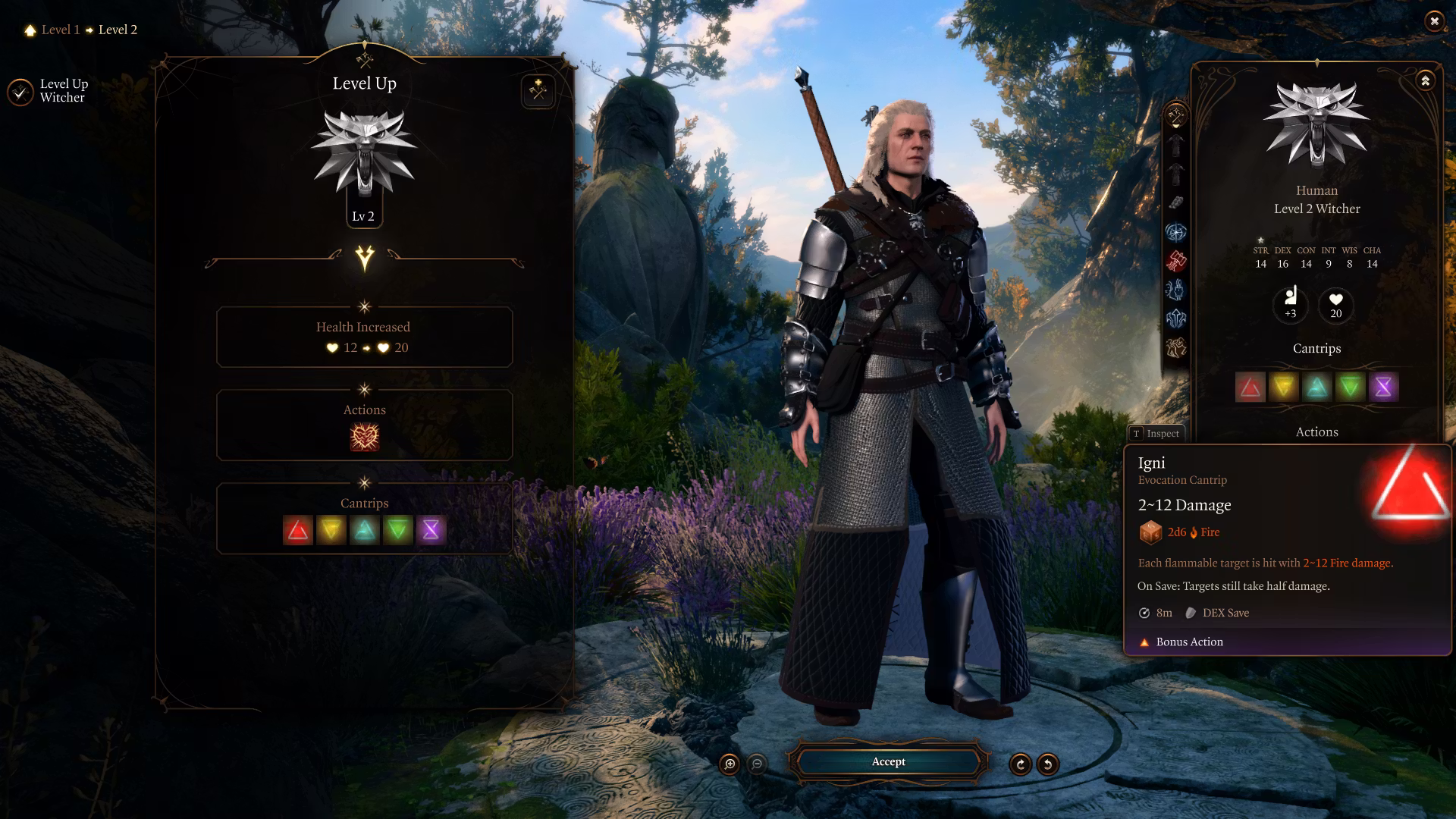
Task: Select yellow Quen cantrip in Level Up panel
Action: [x=331, y=531]
